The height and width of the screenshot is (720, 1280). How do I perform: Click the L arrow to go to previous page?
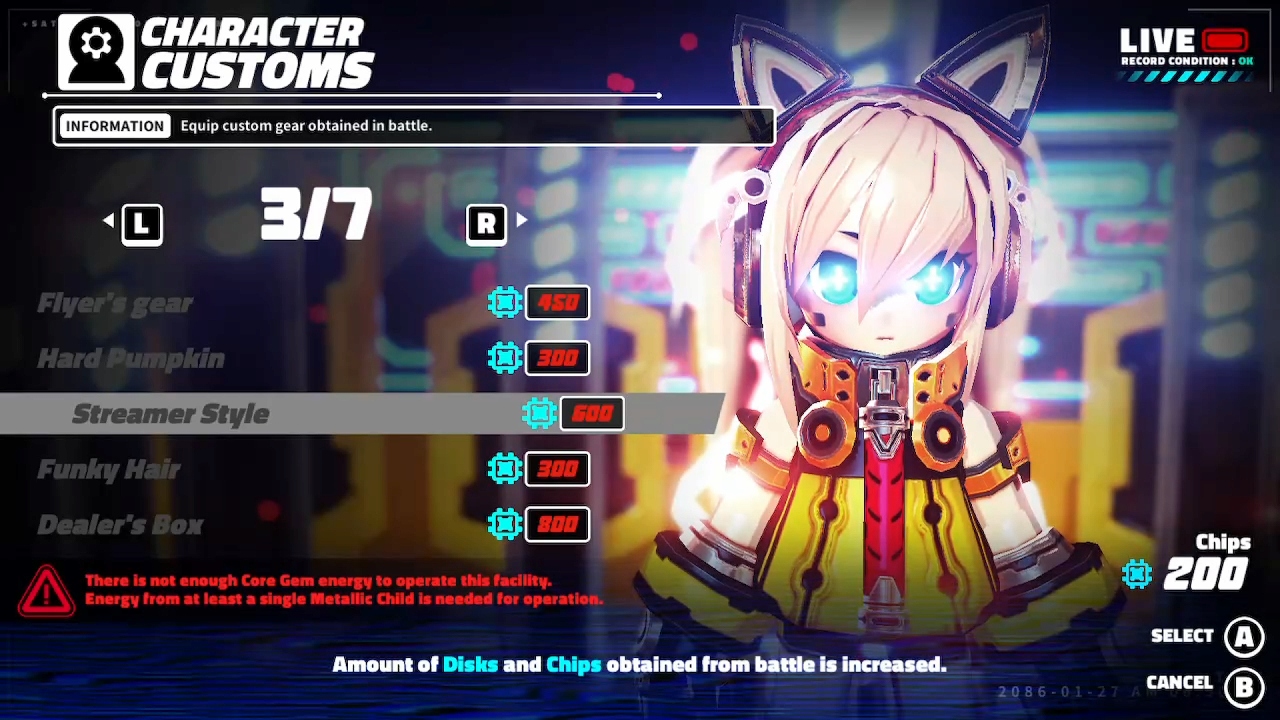coord(141,222)
